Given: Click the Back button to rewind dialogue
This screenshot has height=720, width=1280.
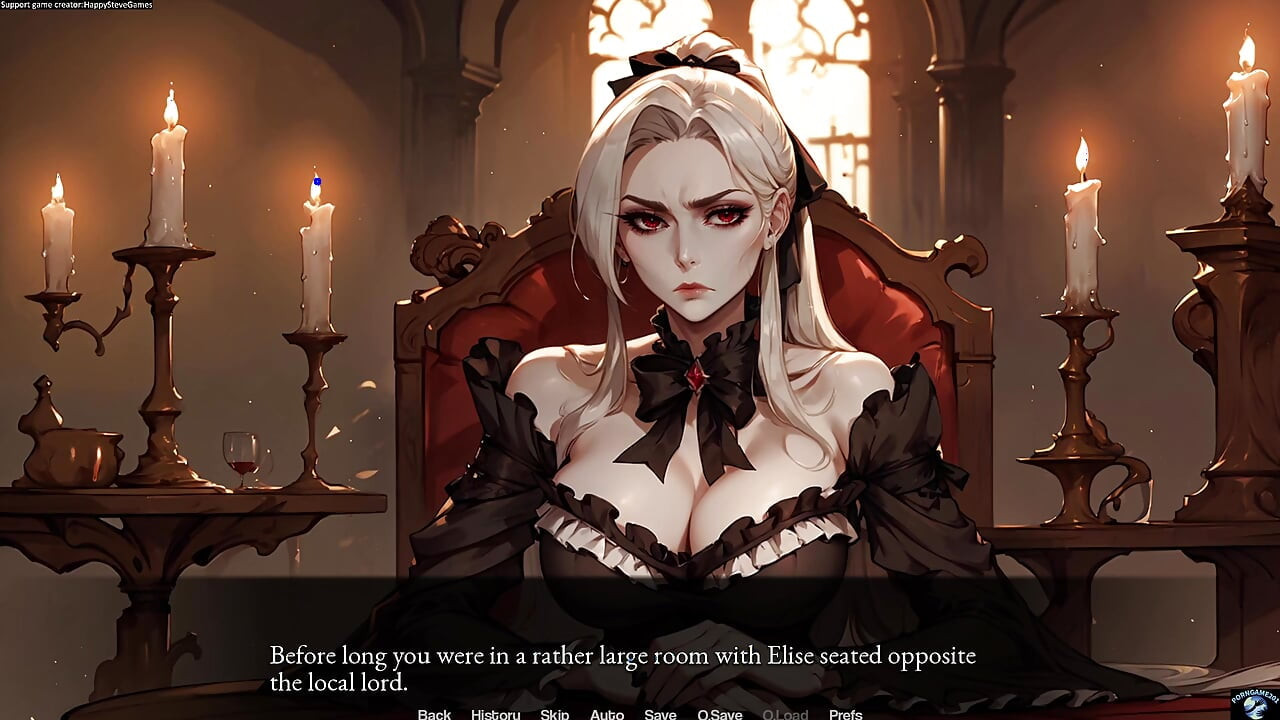Looking at the screenshot, I should tap(433, 714).
